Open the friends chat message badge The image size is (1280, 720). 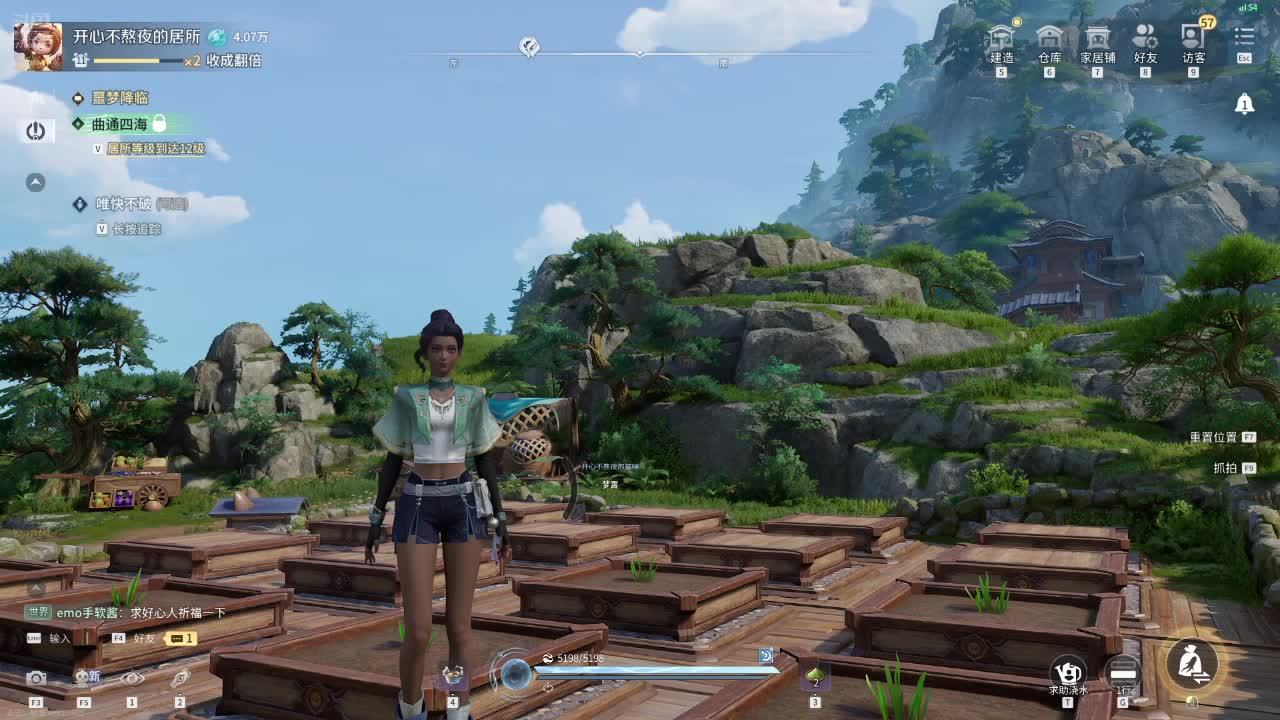pyautogui.click(x=180, y=638)
